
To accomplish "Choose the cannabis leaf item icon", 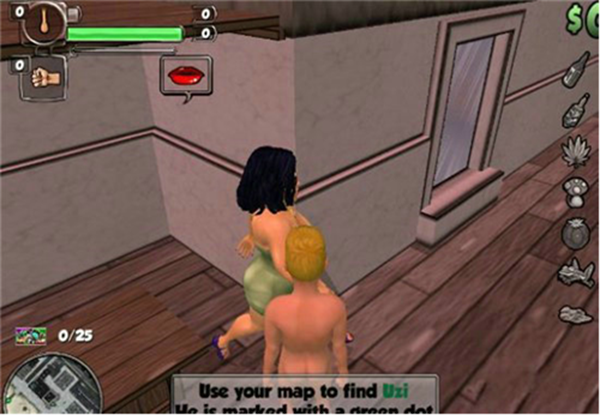I will coord(576,152).
